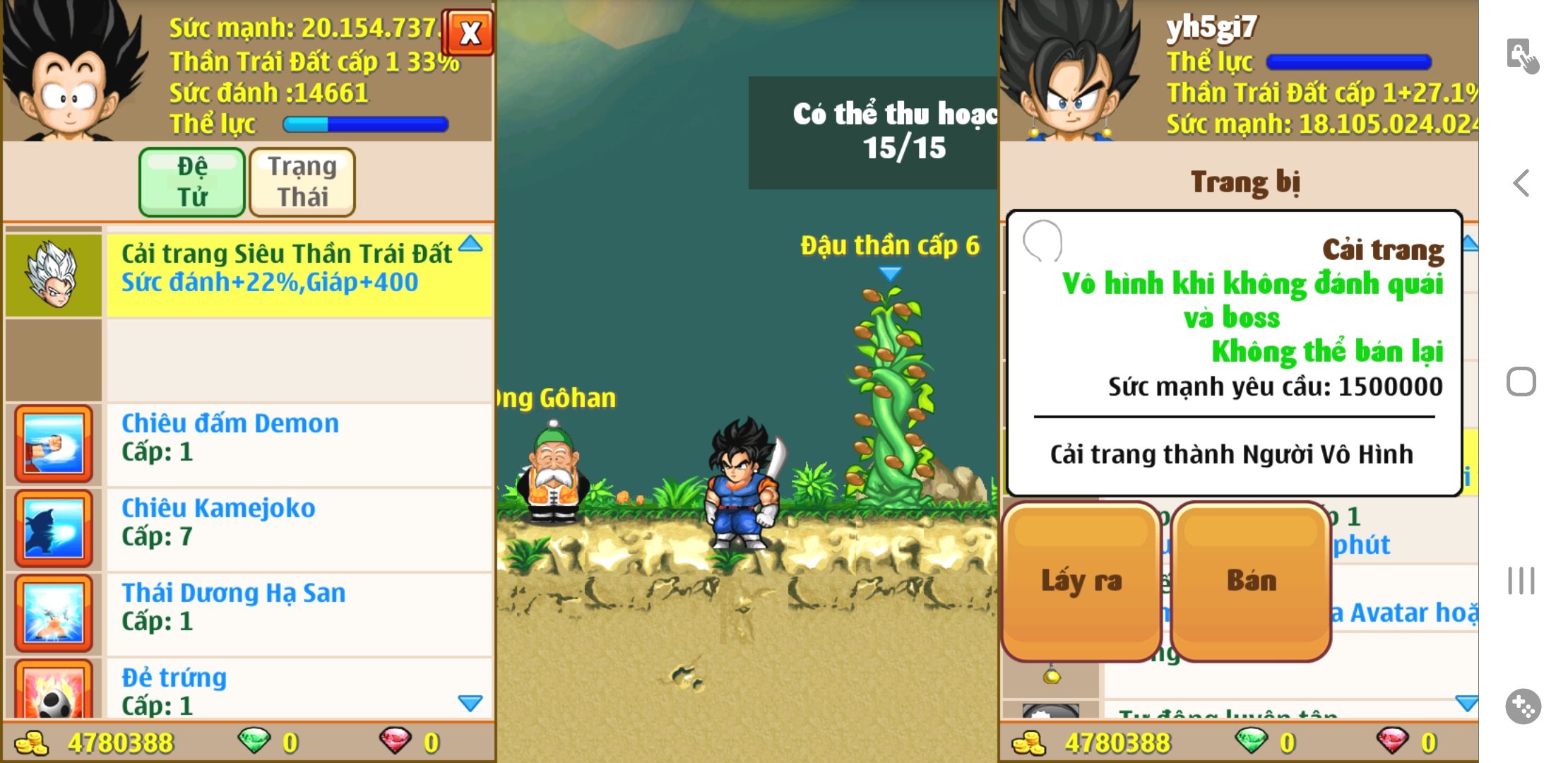
Task: Tap the Lấy ra button
Action: pyautogui.click(x=1081, y=581)
